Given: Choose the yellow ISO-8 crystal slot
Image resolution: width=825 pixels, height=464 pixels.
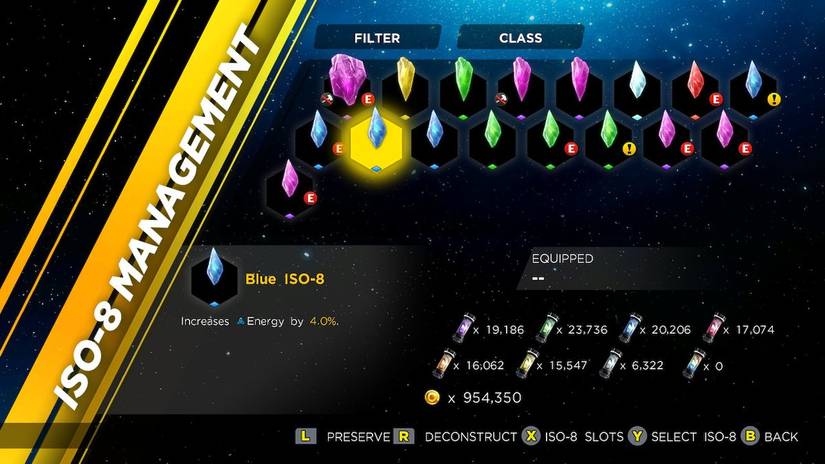Looking at the screenshot, I should point(405,83).
